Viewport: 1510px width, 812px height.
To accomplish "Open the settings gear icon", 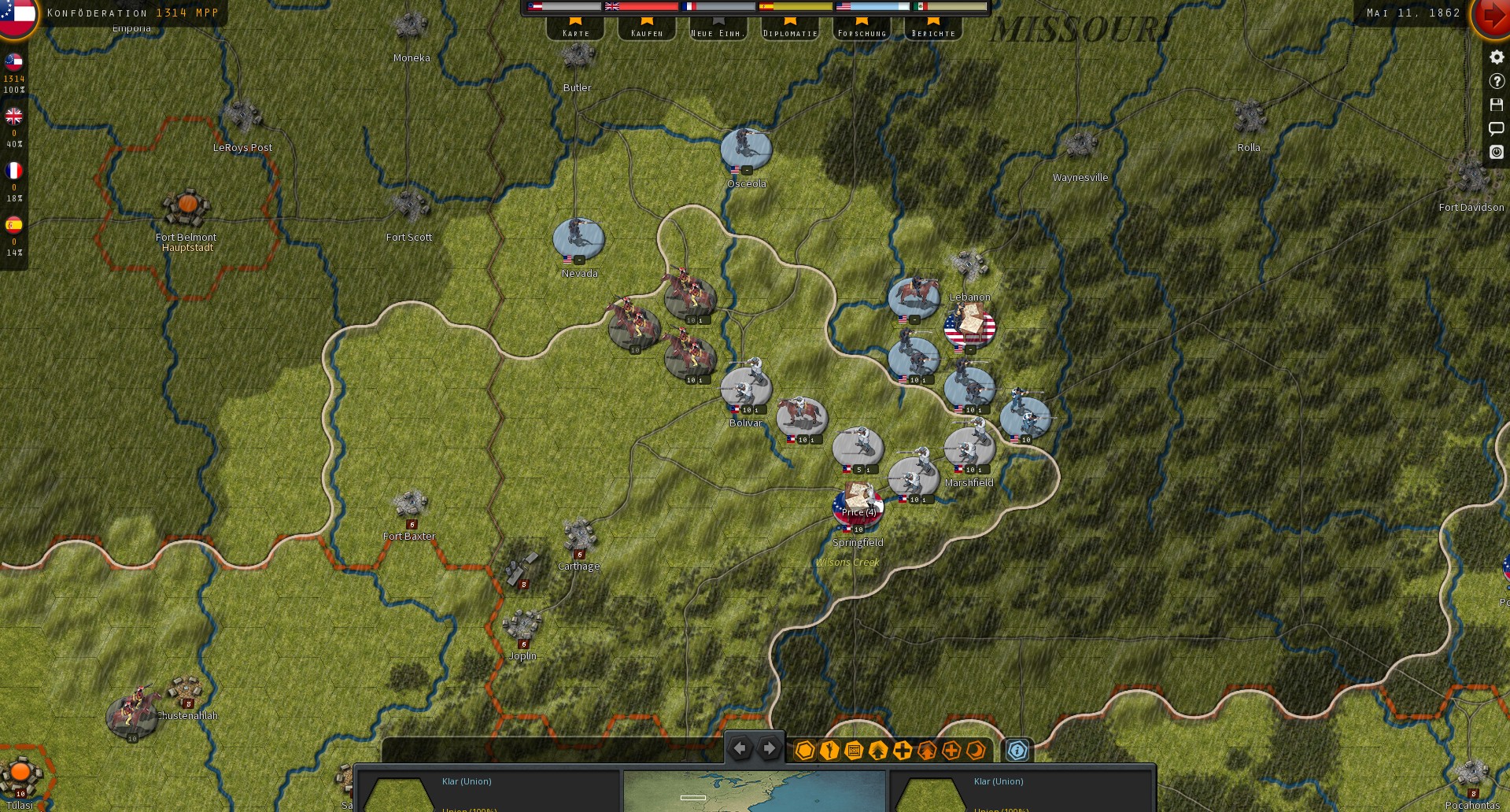I will tap(1497, 57).
